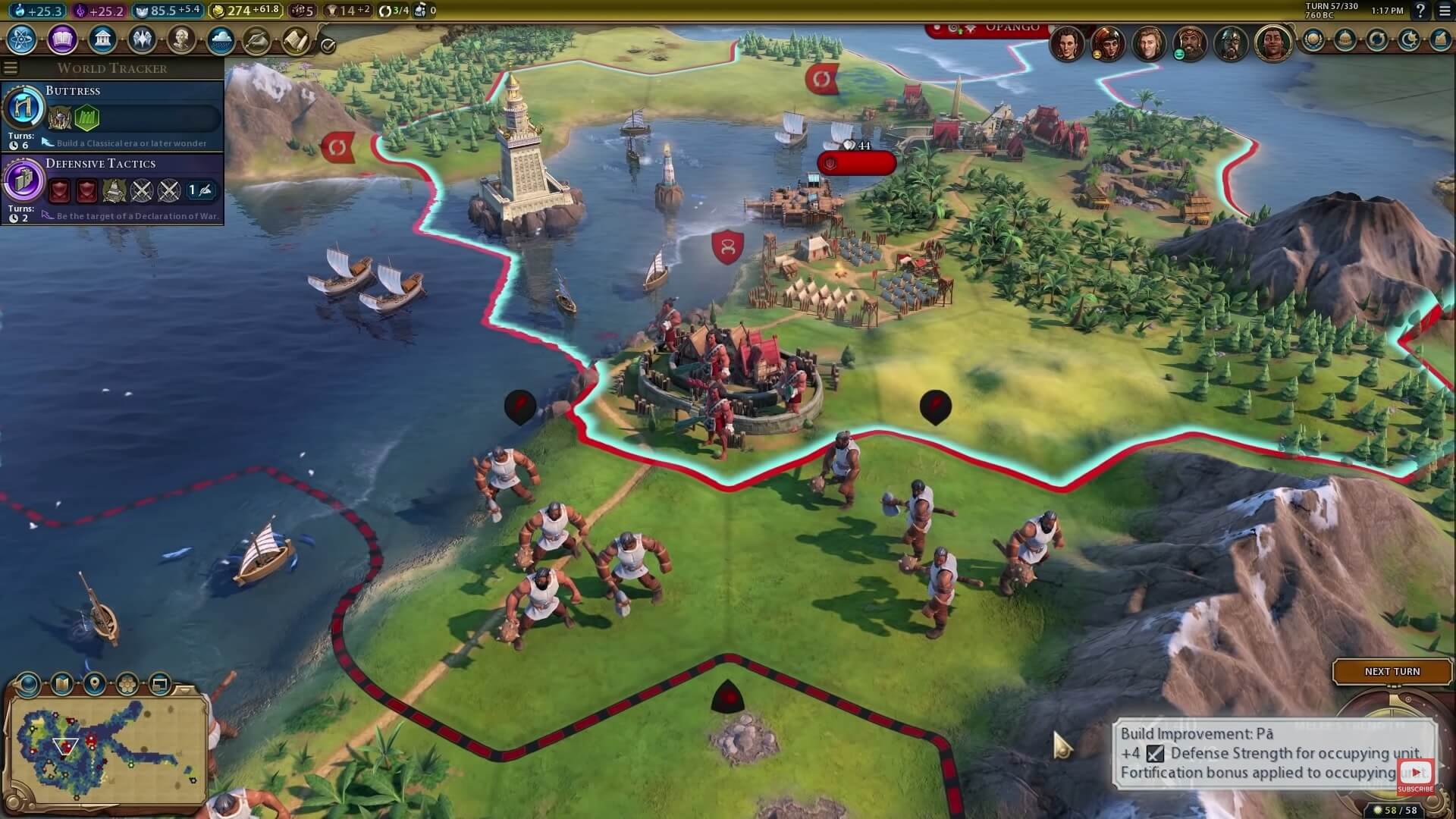
Task: Click the Next Turn button
Action: [x=1392, y=672]
